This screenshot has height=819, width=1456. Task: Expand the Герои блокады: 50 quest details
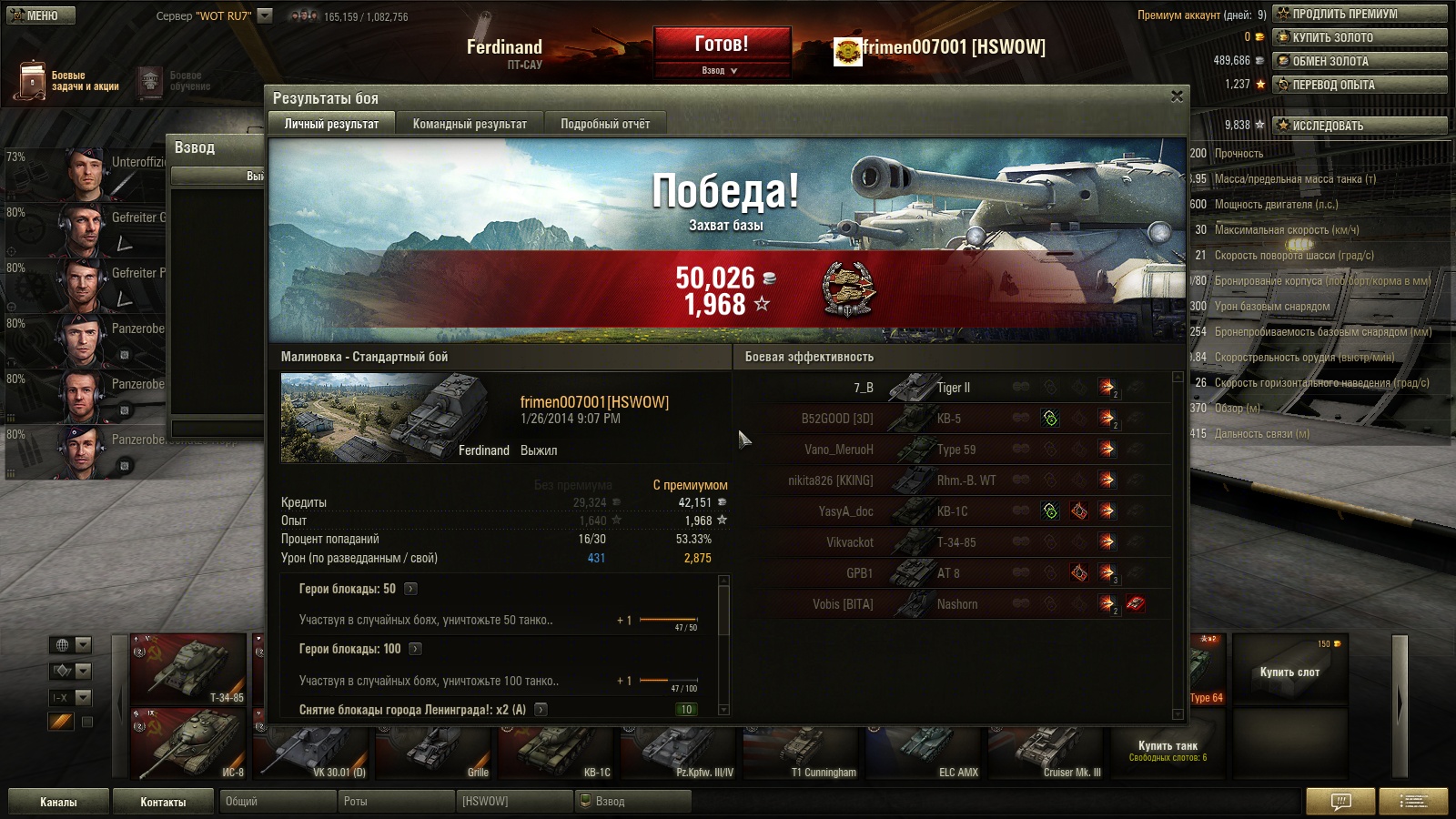point(411,589)
